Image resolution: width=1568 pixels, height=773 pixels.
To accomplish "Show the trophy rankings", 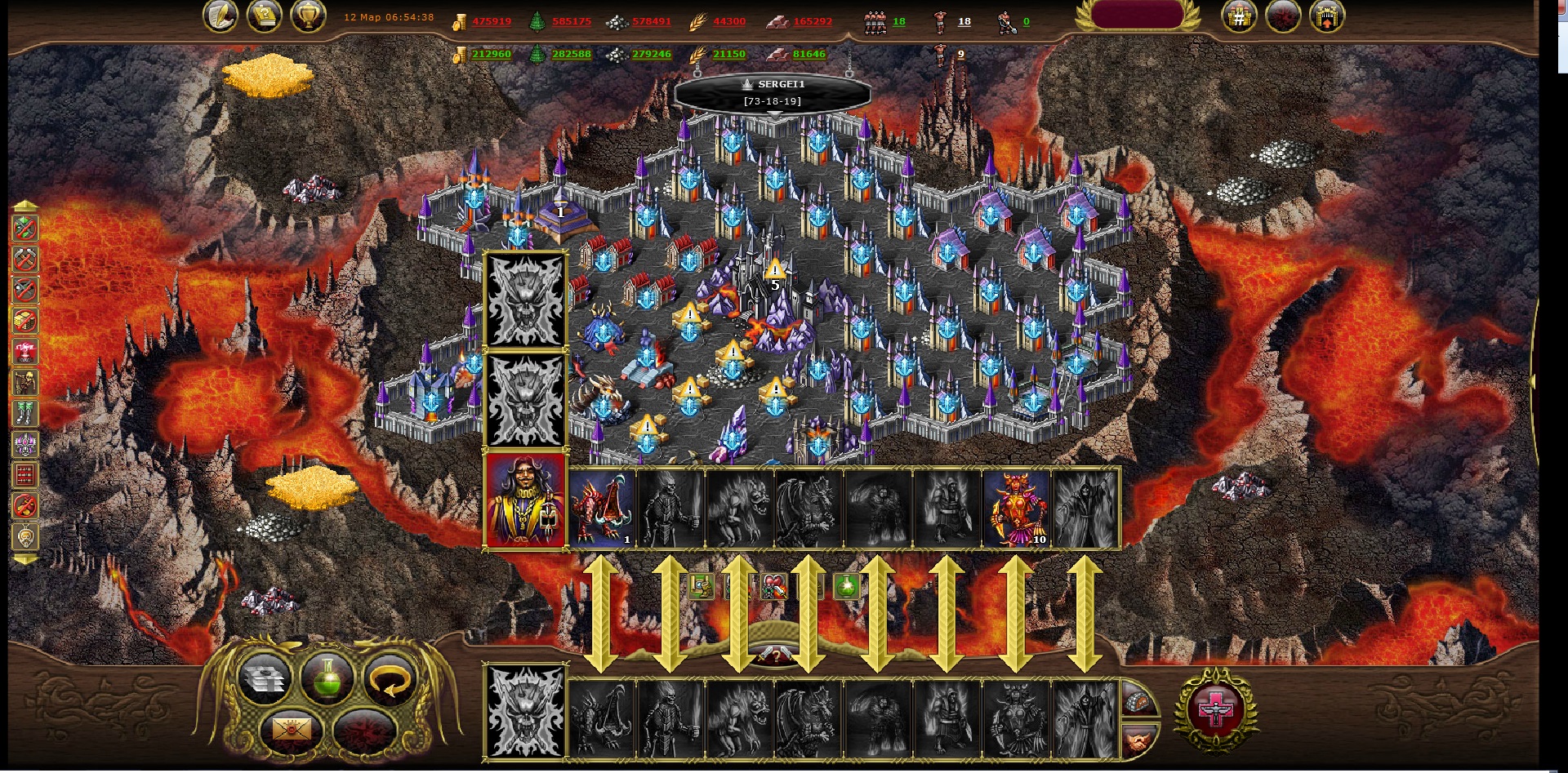I will pyautogui.click(x=308, y=16).
